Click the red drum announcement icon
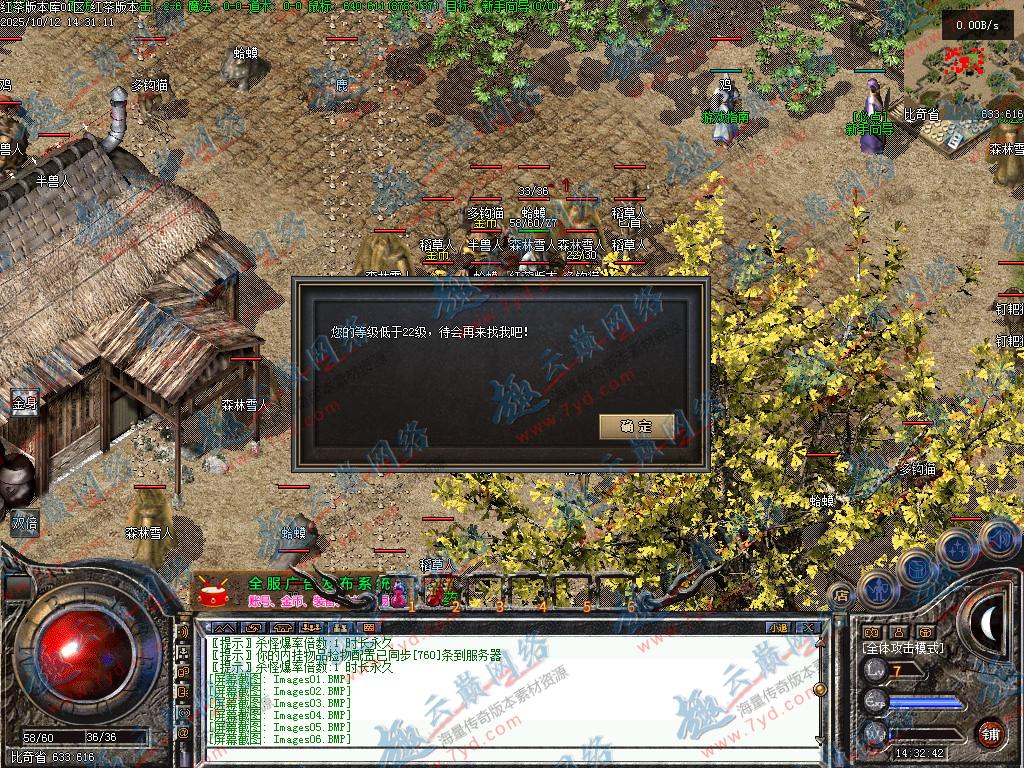The height and width of the screenshot is (768, 1024). point(211,591)
